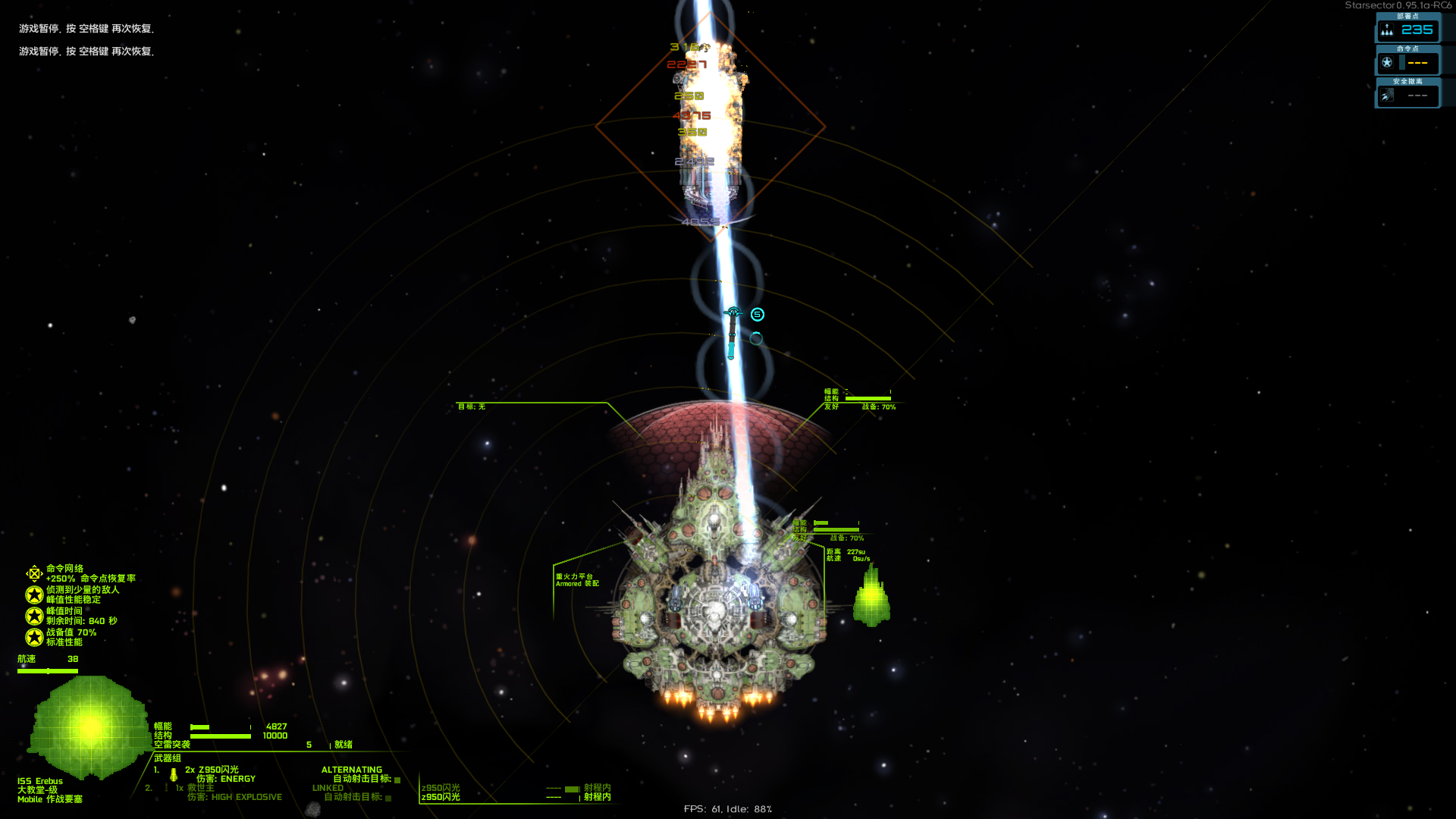
Task: Click the 峰值时间 peak time status icon
Action: pyautogui.click(x=34, y=616)
